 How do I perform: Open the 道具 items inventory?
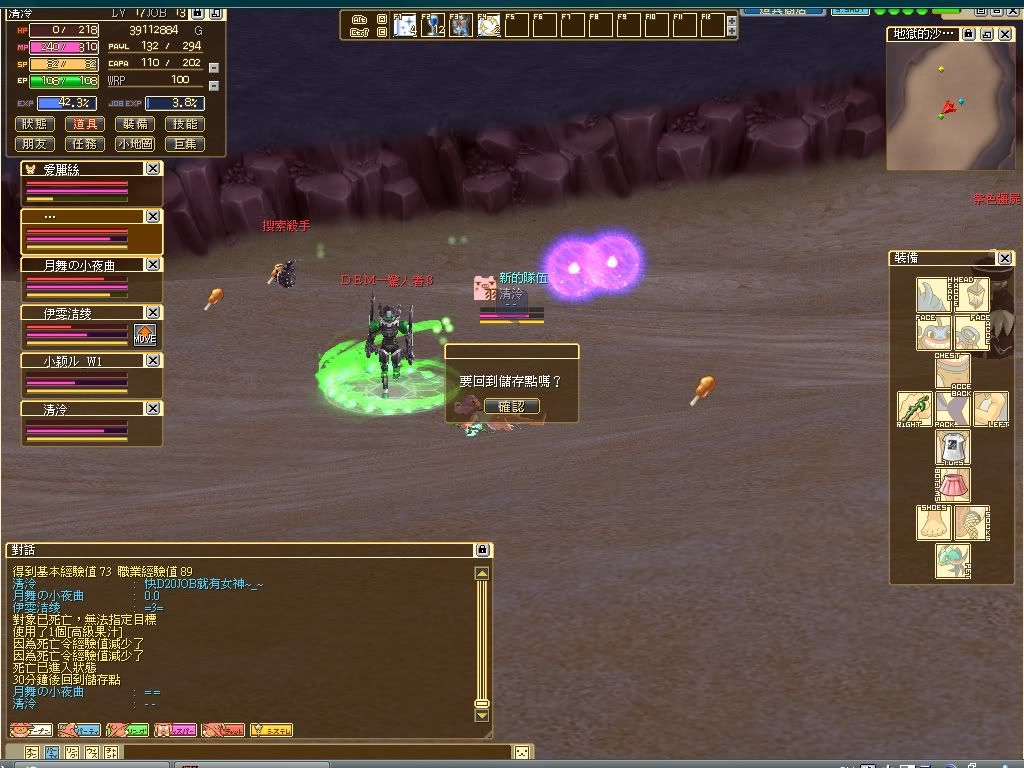(86, 124)
